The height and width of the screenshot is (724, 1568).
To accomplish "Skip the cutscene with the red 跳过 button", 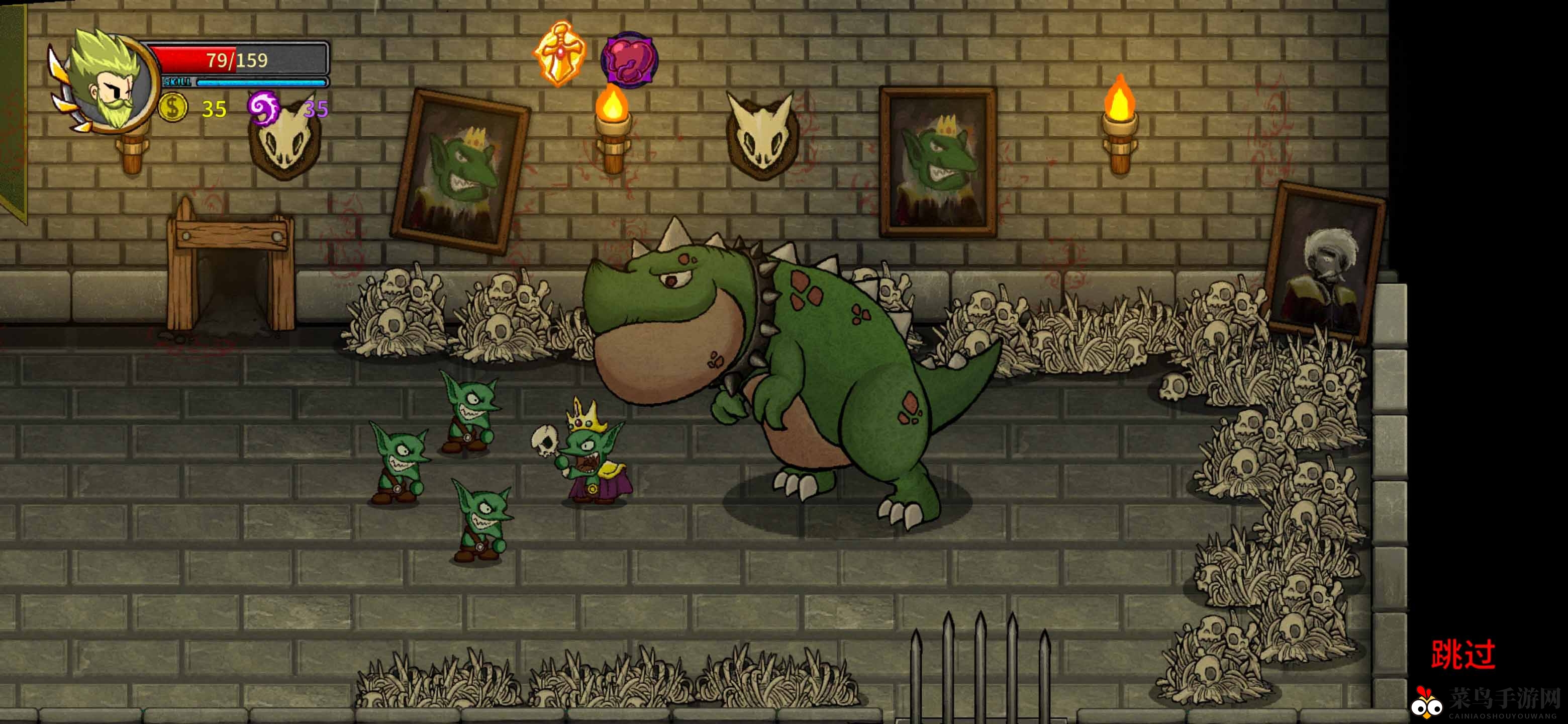I will tap(1462, 655).
